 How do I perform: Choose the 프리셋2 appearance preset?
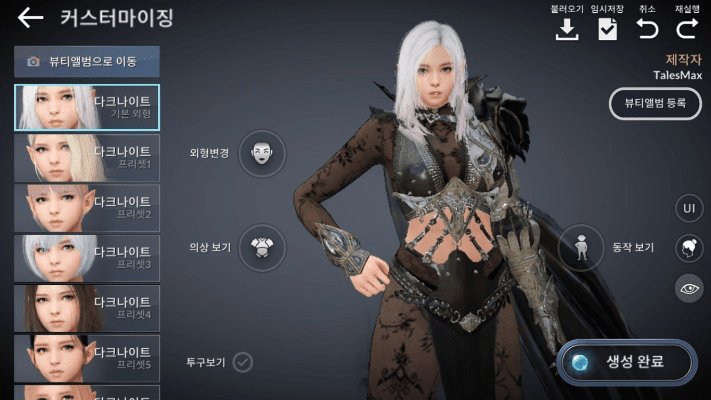[86, 208]
